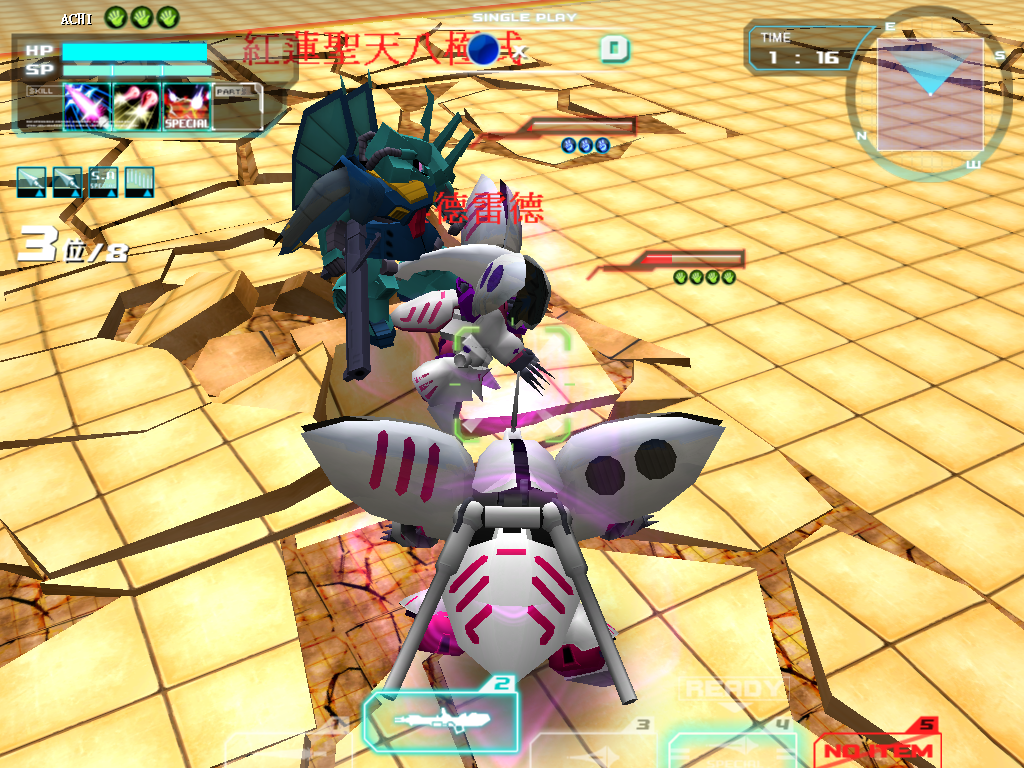The width and height of the screenshot is (1024, 768).
Task: Select the NO ITEM slot 5
Action: pos(876,748)
